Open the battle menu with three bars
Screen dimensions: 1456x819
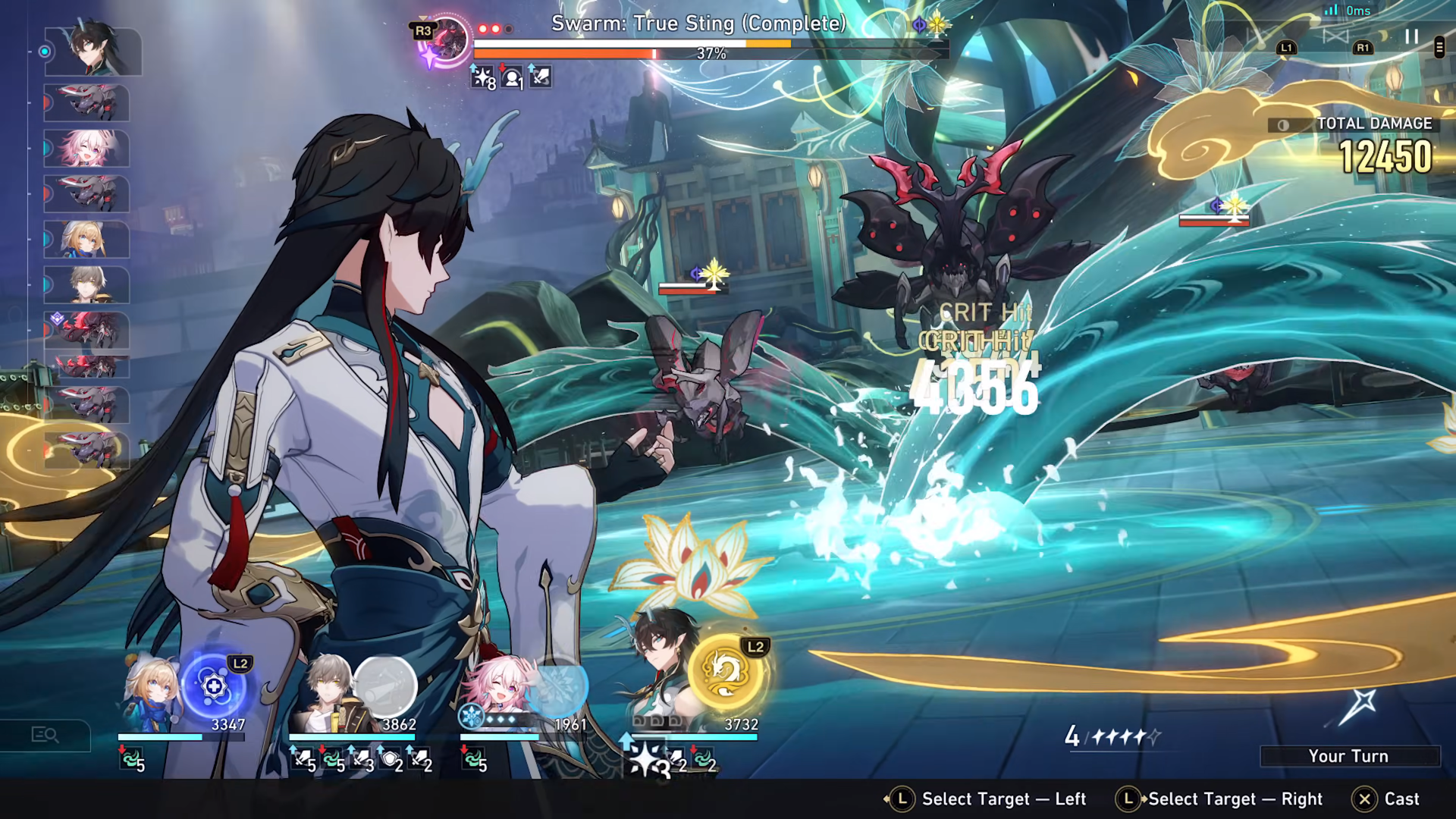point(1439,47)
